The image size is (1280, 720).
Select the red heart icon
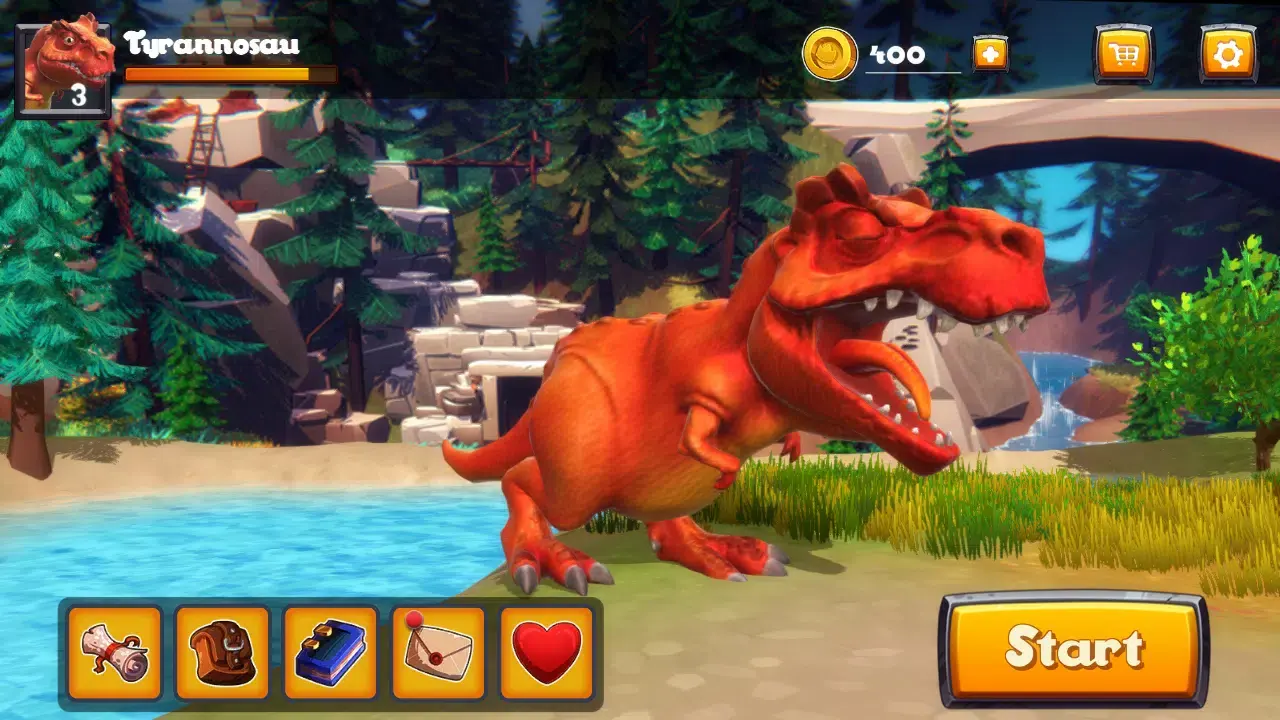(546, 652)
